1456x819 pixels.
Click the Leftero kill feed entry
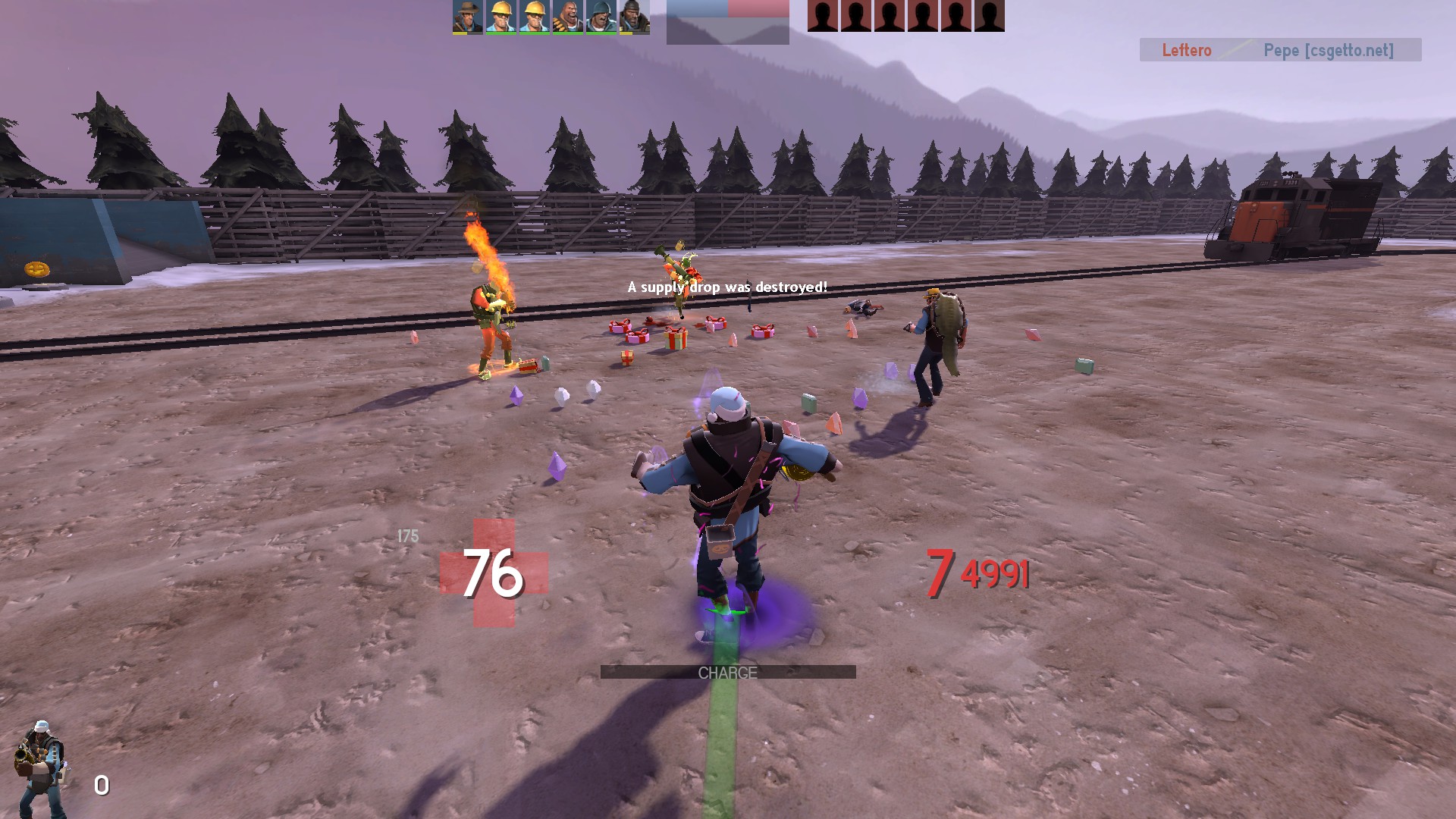pyautogui.click(x=1186, y=50)
